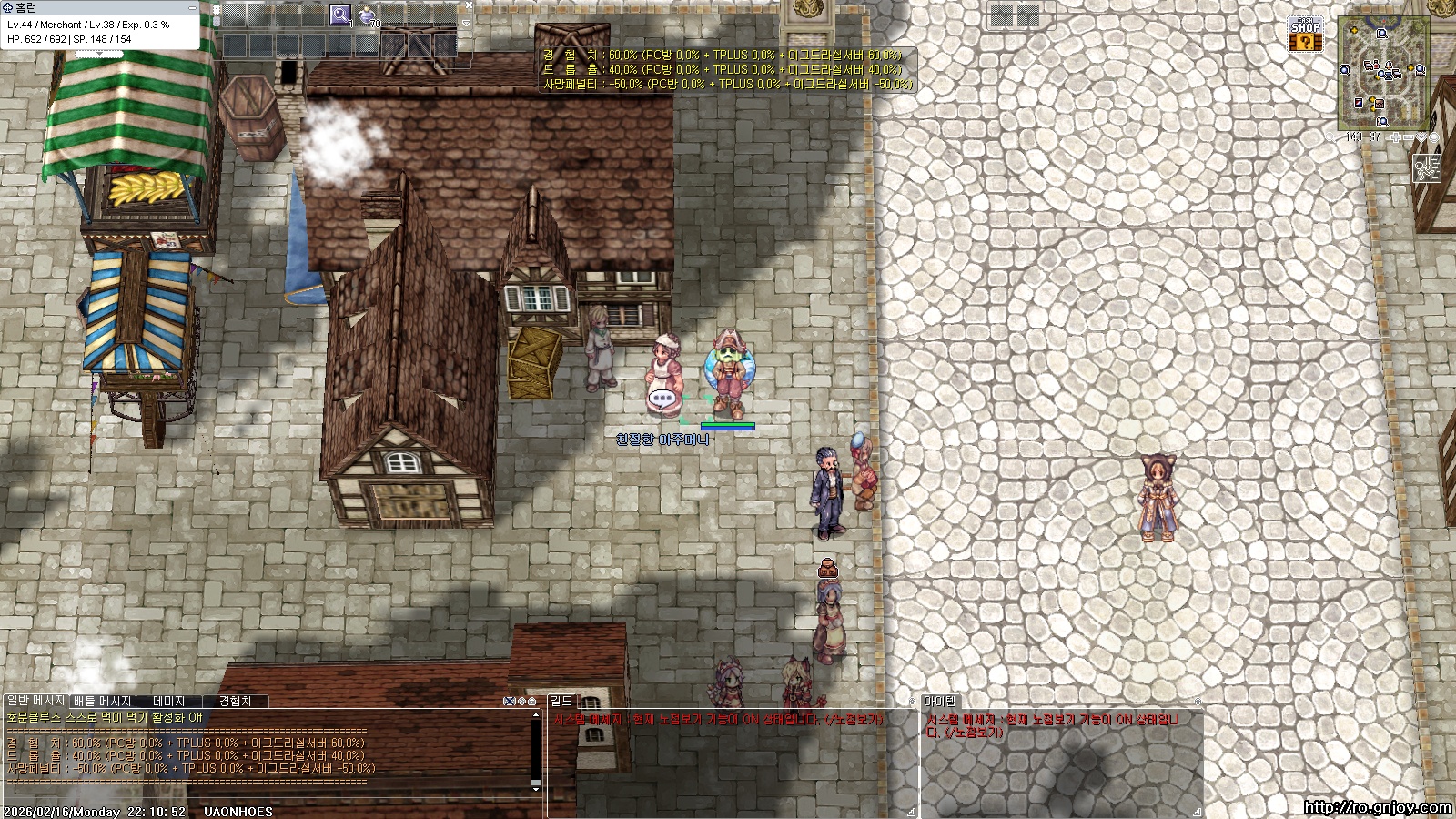
Task: Use the potion bottle with 70 count
Action: [368, 15]
